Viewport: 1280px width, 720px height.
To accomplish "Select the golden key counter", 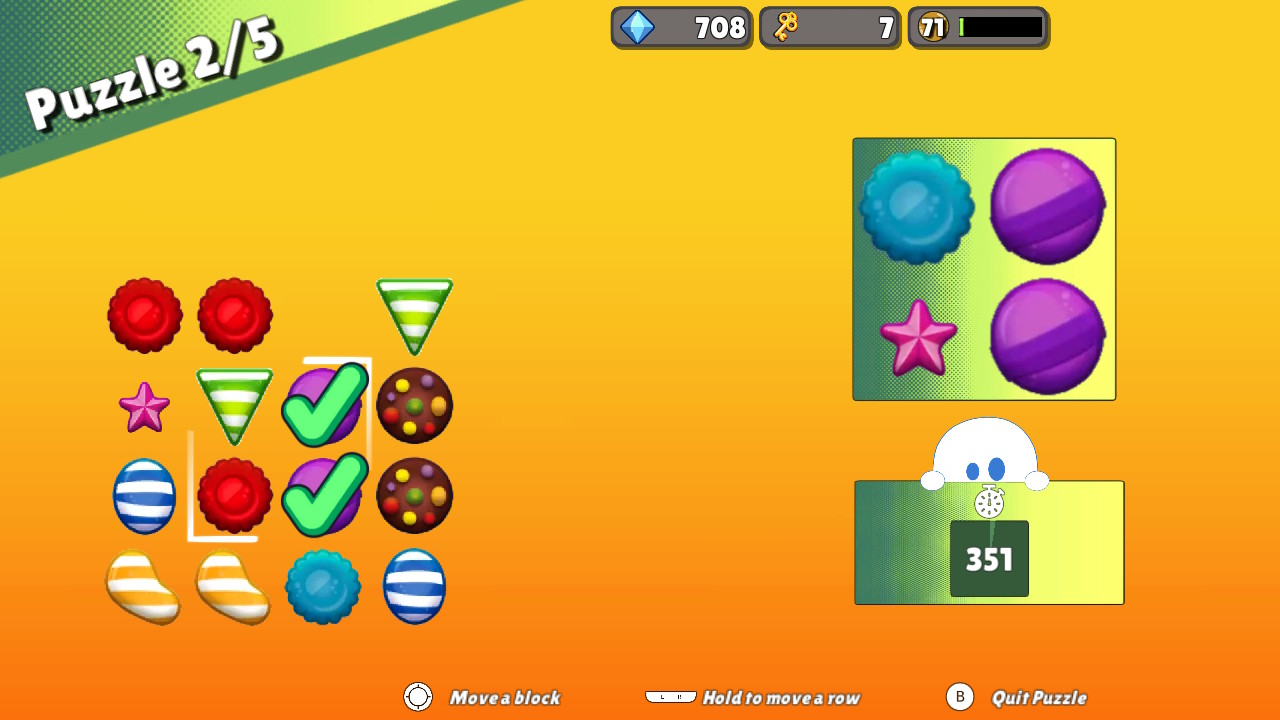I will [x=829, y=27].
